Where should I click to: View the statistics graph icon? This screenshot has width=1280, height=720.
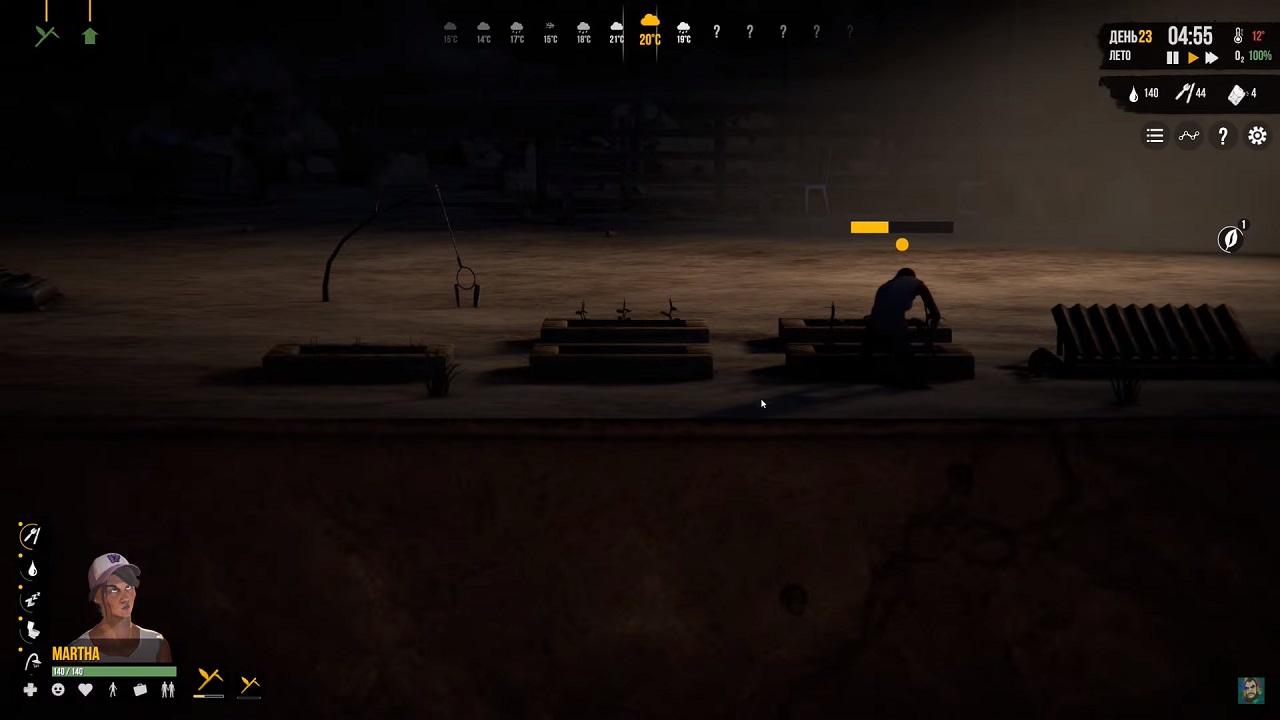[x=1189, y=136]
